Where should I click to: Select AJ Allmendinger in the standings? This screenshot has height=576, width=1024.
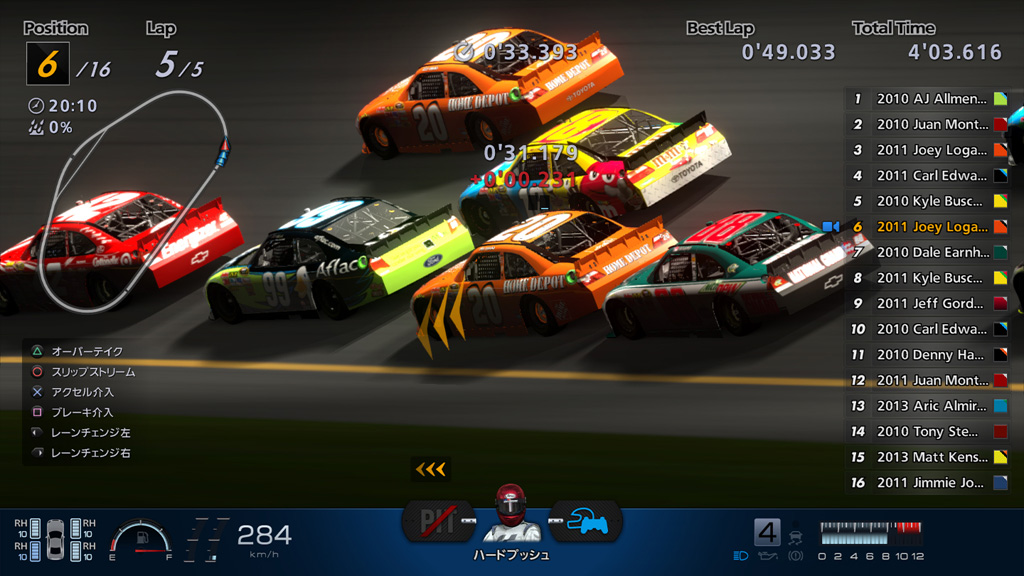point(930,99)
